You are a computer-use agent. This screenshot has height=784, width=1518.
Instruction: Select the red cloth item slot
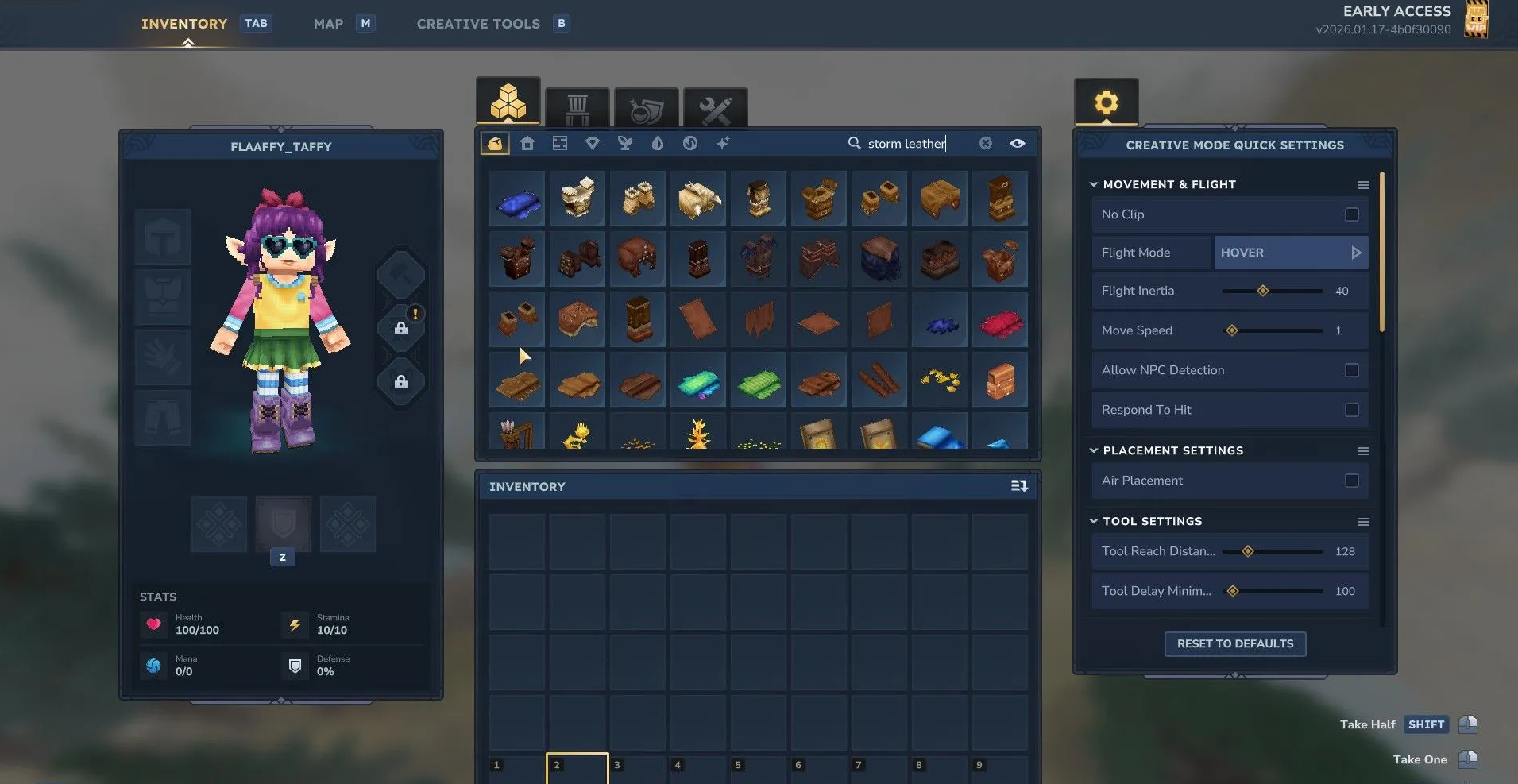click(x=1000, y=322)
